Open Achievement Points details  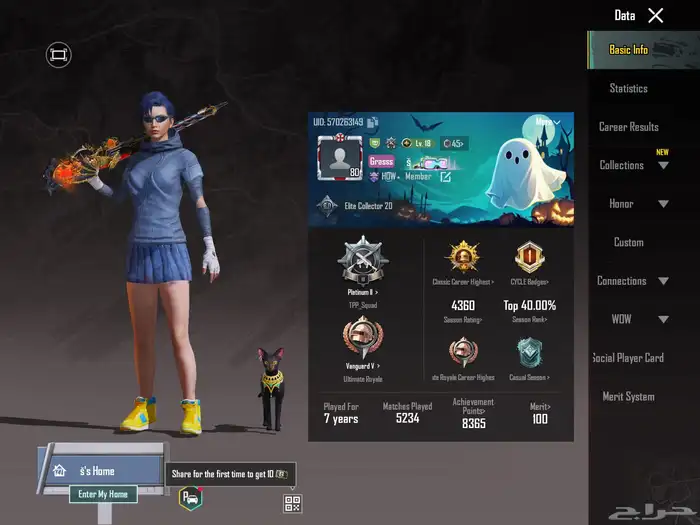pyautogui.click(x=473, y=412)
